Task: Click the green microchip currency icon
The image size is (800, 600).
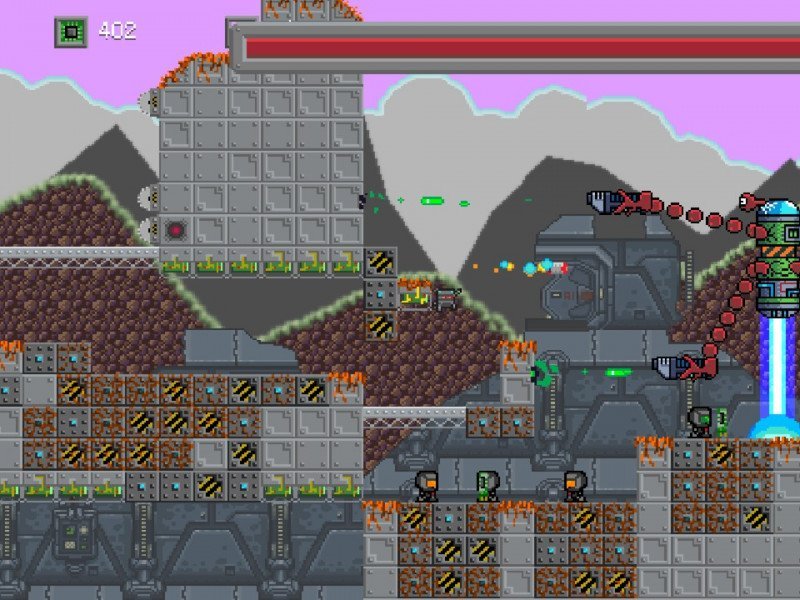Action: (70, 32)
